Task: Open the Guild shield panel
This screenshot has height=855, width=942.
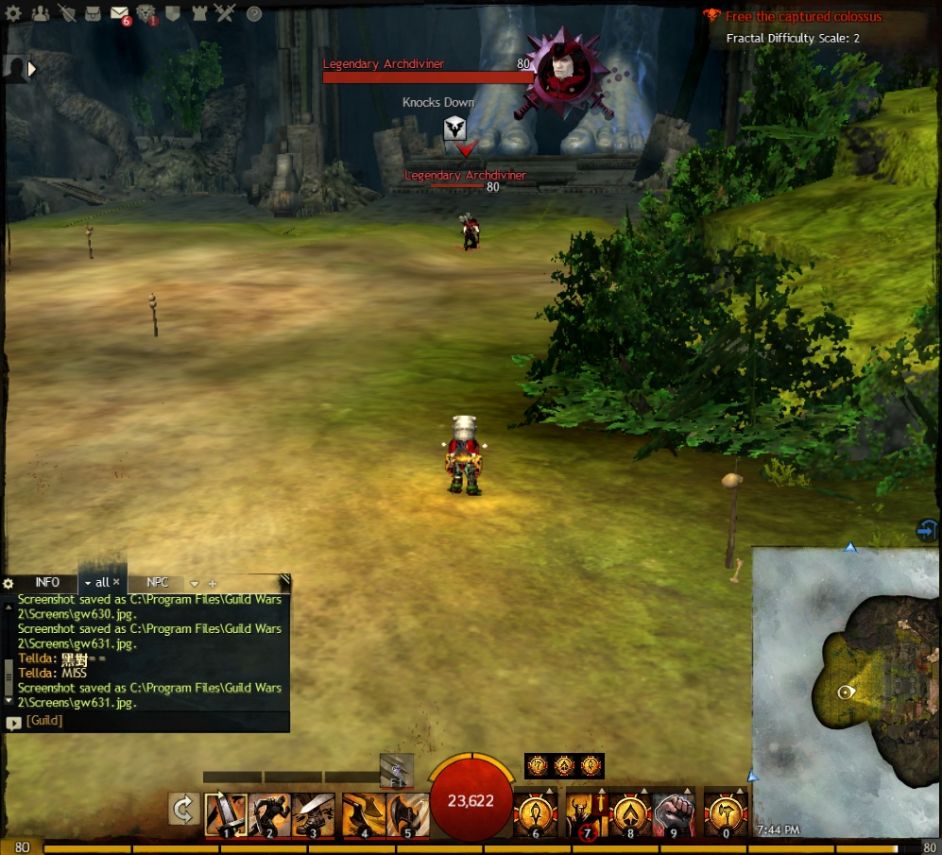Action: pos(172,14)
